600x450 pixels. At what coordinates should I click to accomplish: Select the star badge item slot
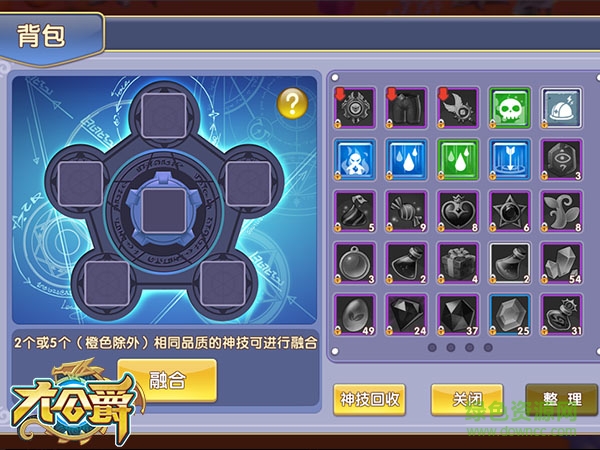pos(510,211)
